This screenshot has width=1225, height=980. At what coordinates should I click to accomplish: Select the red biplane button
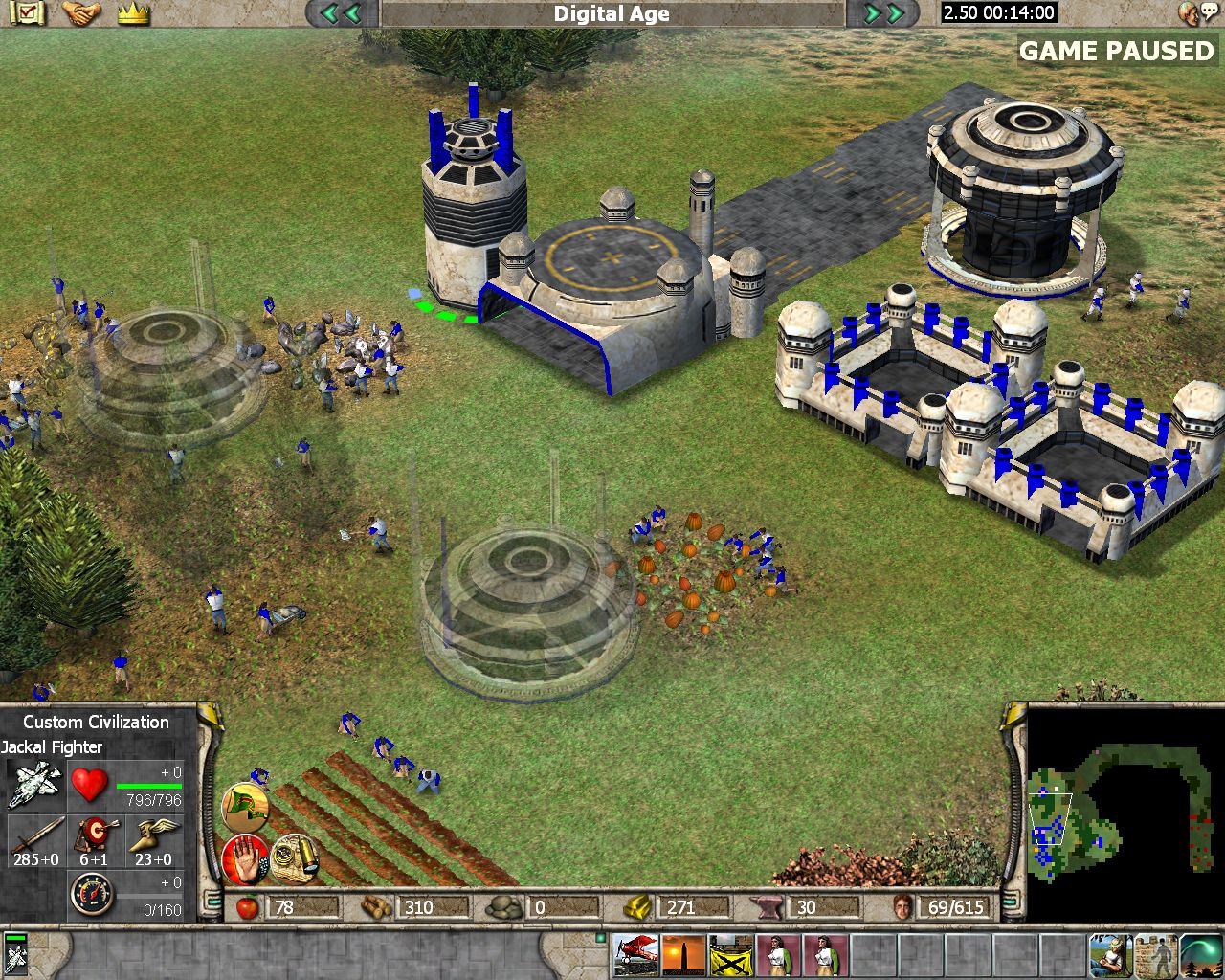[635, 954]
